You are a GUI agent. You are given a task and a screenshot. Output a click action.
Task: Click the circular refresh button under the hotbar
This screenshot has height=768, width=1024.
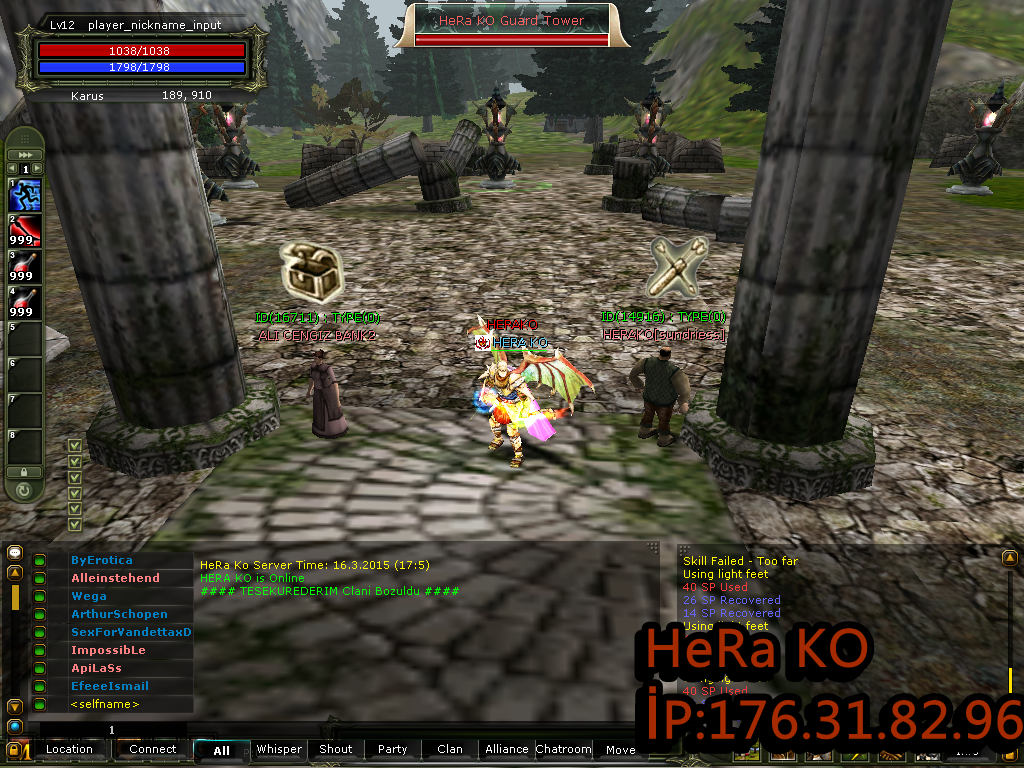(24, 490)
